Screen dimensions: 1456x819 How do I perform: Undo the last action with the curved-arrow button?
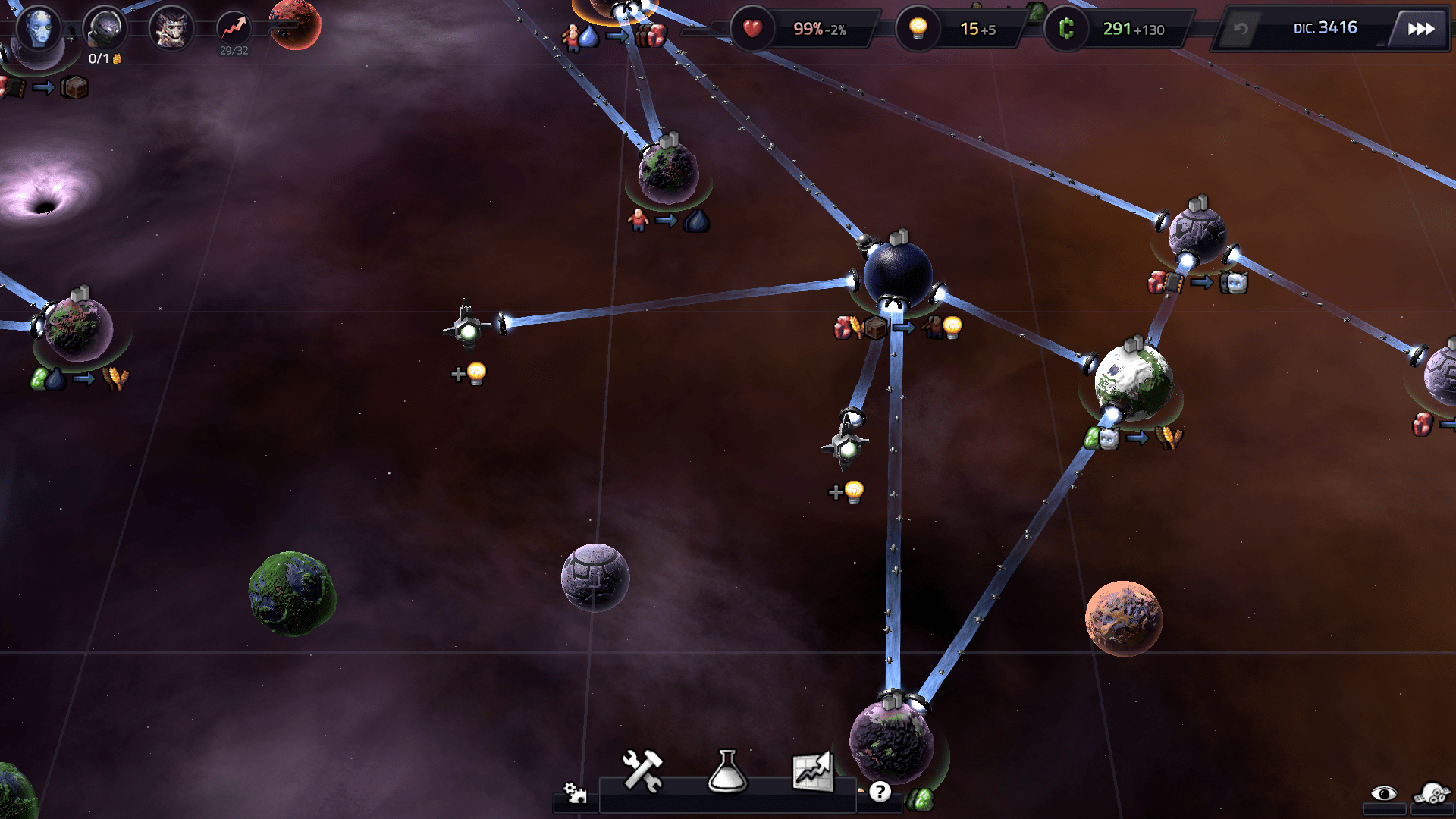[x=1241, y=30]
